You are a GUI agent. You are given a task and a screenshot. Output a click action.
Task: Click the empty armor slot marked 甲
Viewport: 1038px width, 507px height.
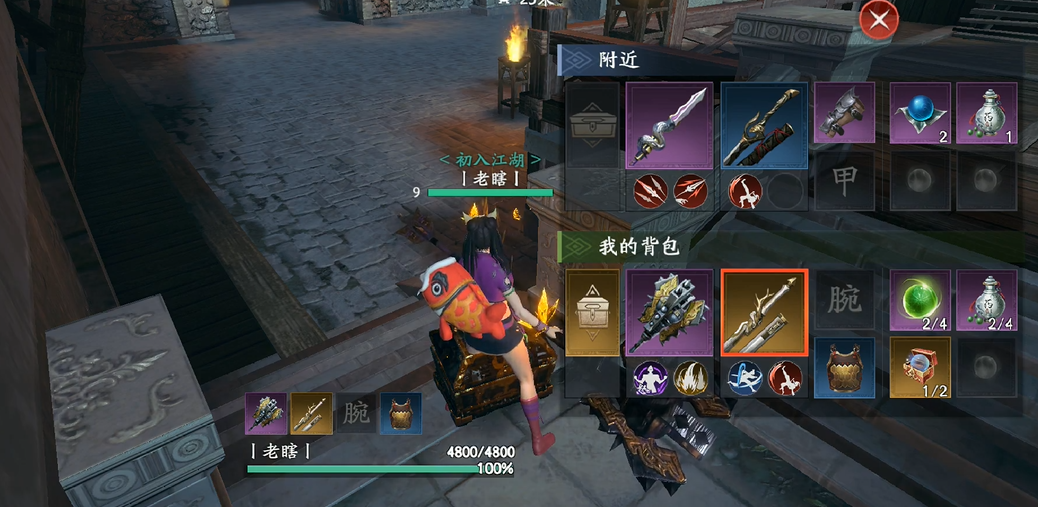click(x=844, y=180)
